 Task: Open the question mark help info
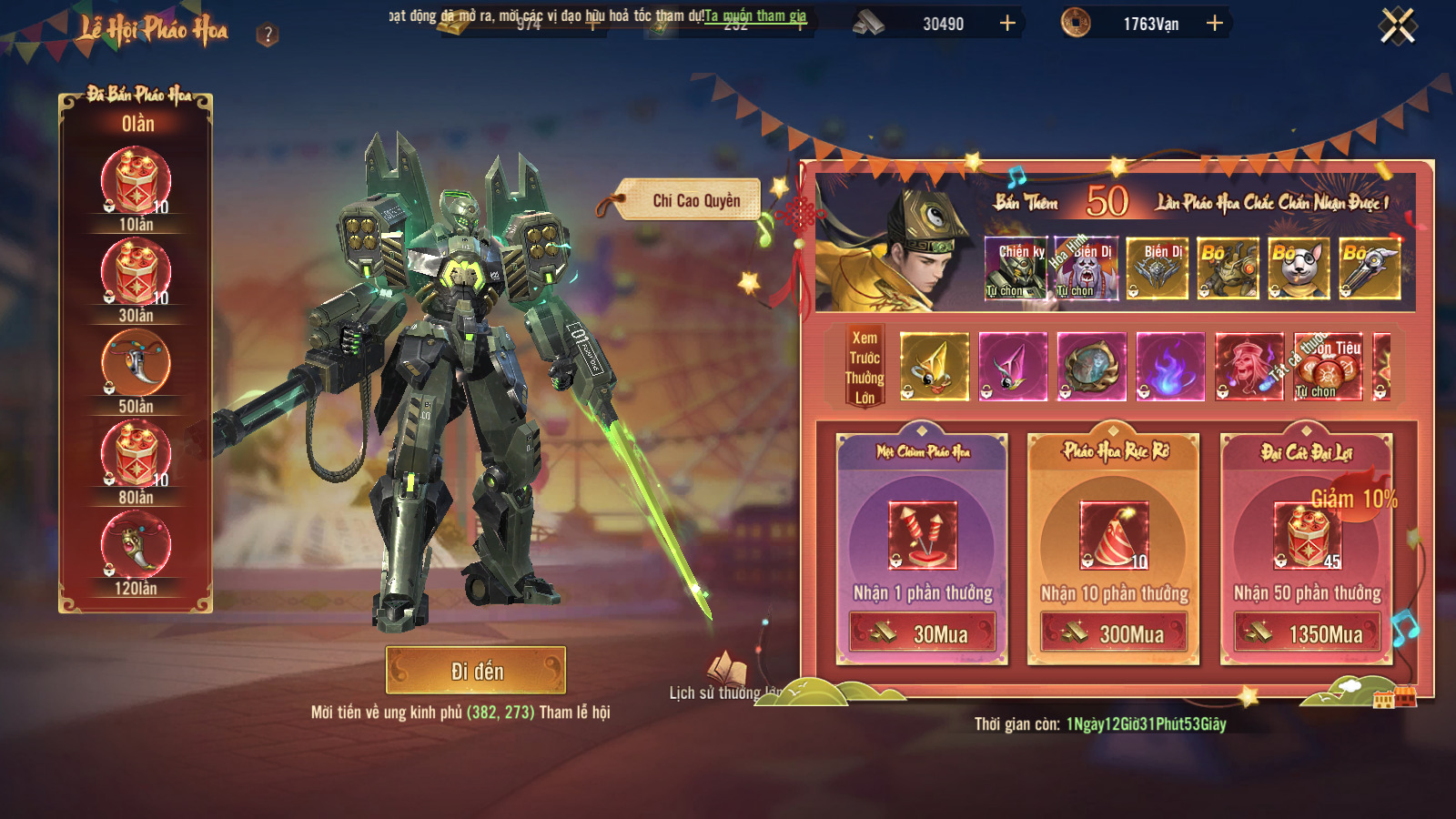point(267,35)
